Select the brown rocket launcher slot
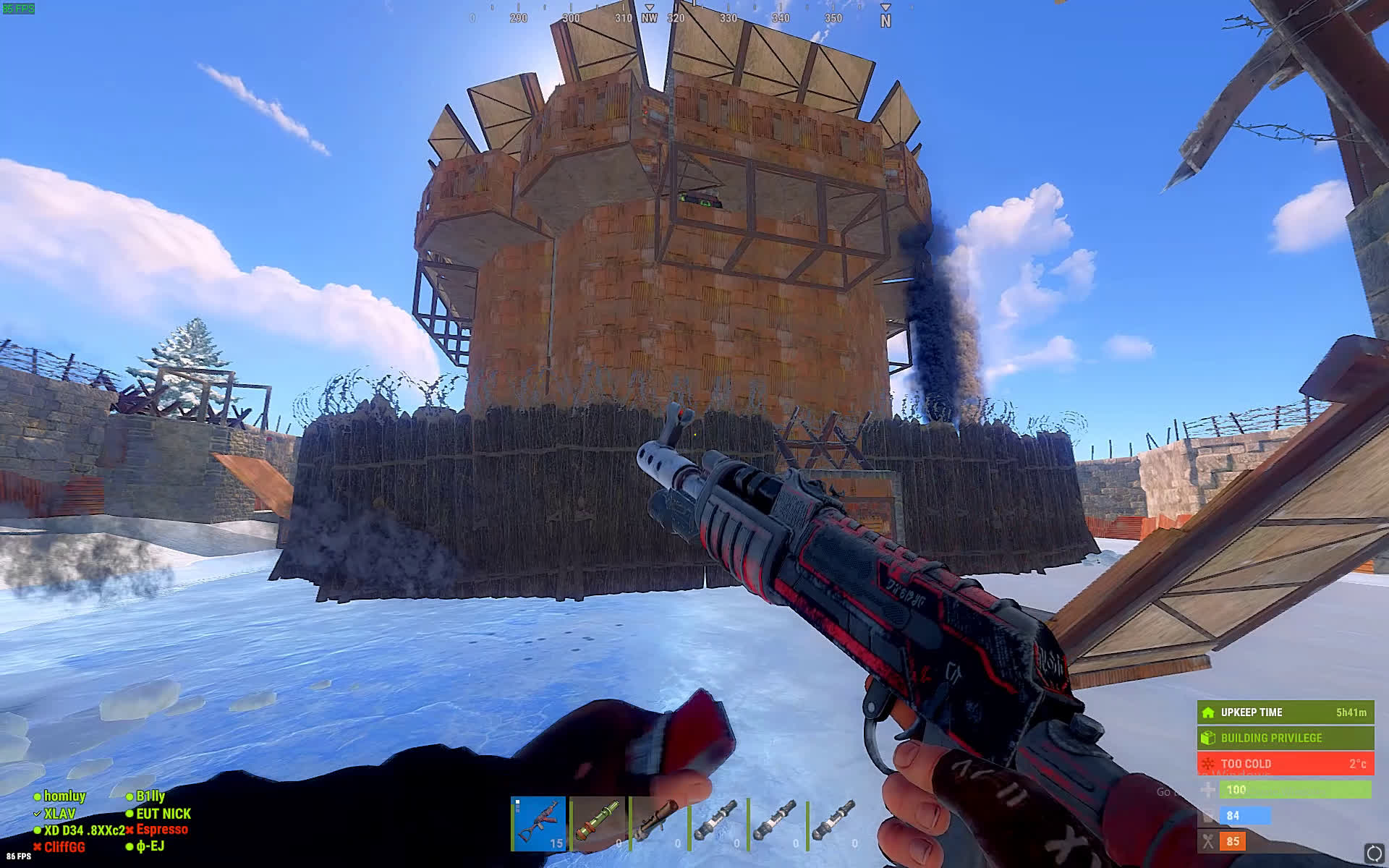 (x=658, y=823)
